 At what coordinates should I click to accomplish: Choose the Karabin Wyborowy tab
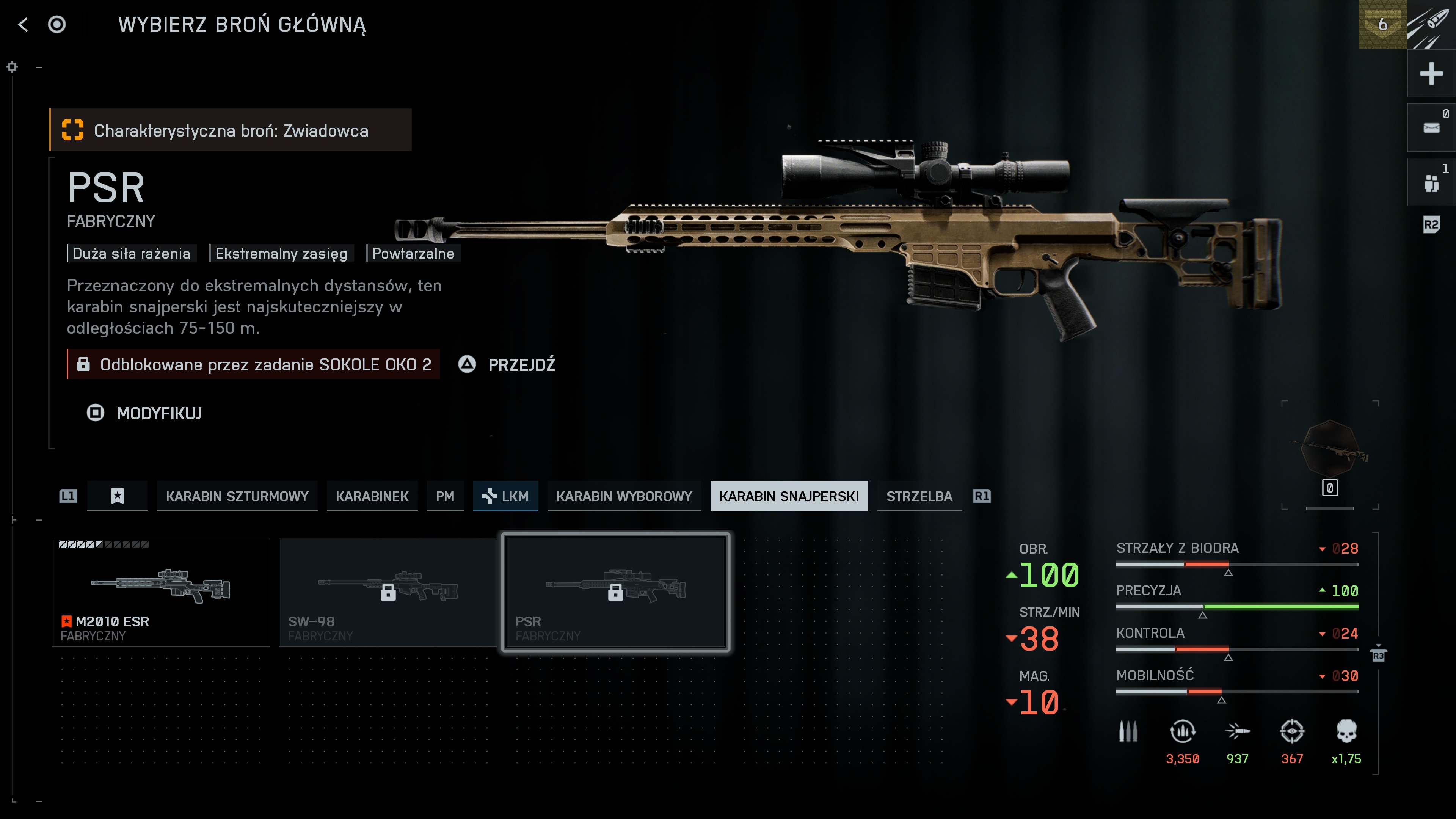624,496
